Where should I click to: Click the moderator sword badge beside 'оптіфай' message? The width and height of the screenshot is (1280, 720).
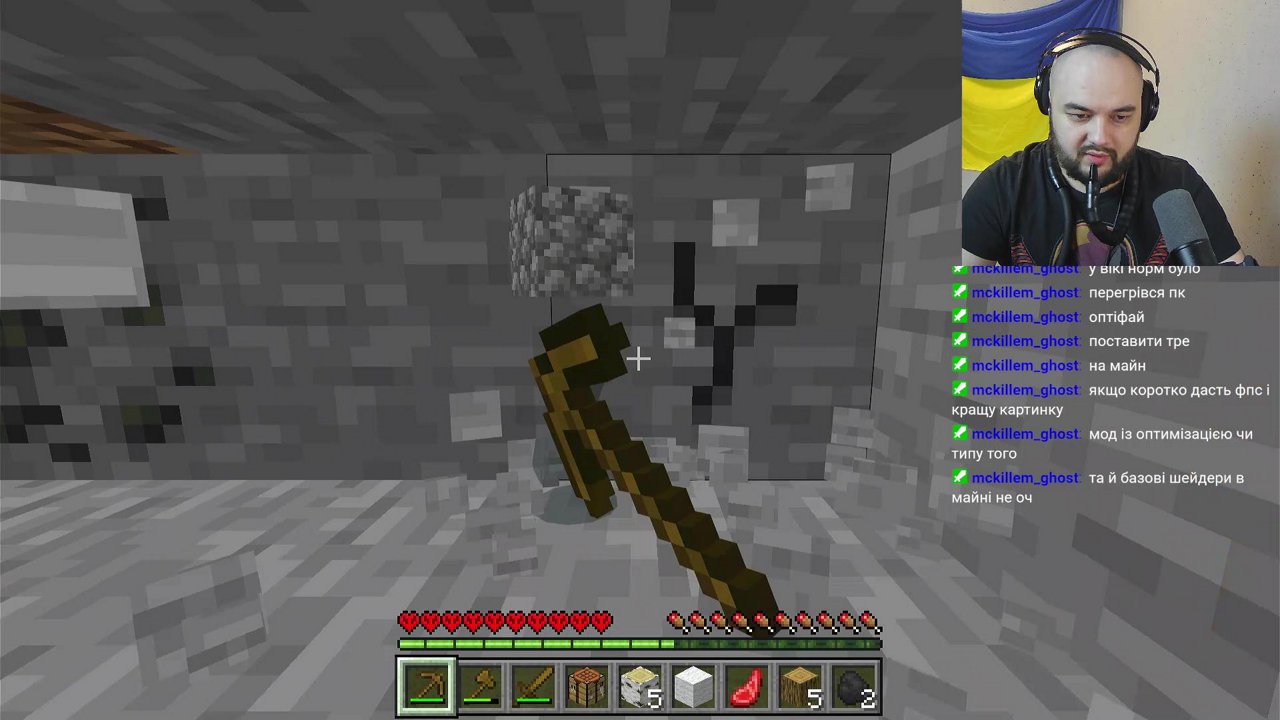[x=960, y=317]
